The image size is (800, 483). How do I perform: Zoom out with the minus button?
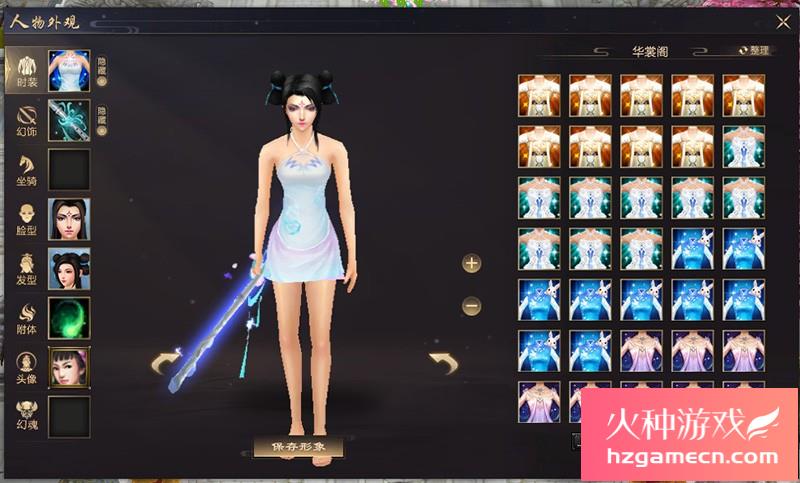click(x=472, y=306)
